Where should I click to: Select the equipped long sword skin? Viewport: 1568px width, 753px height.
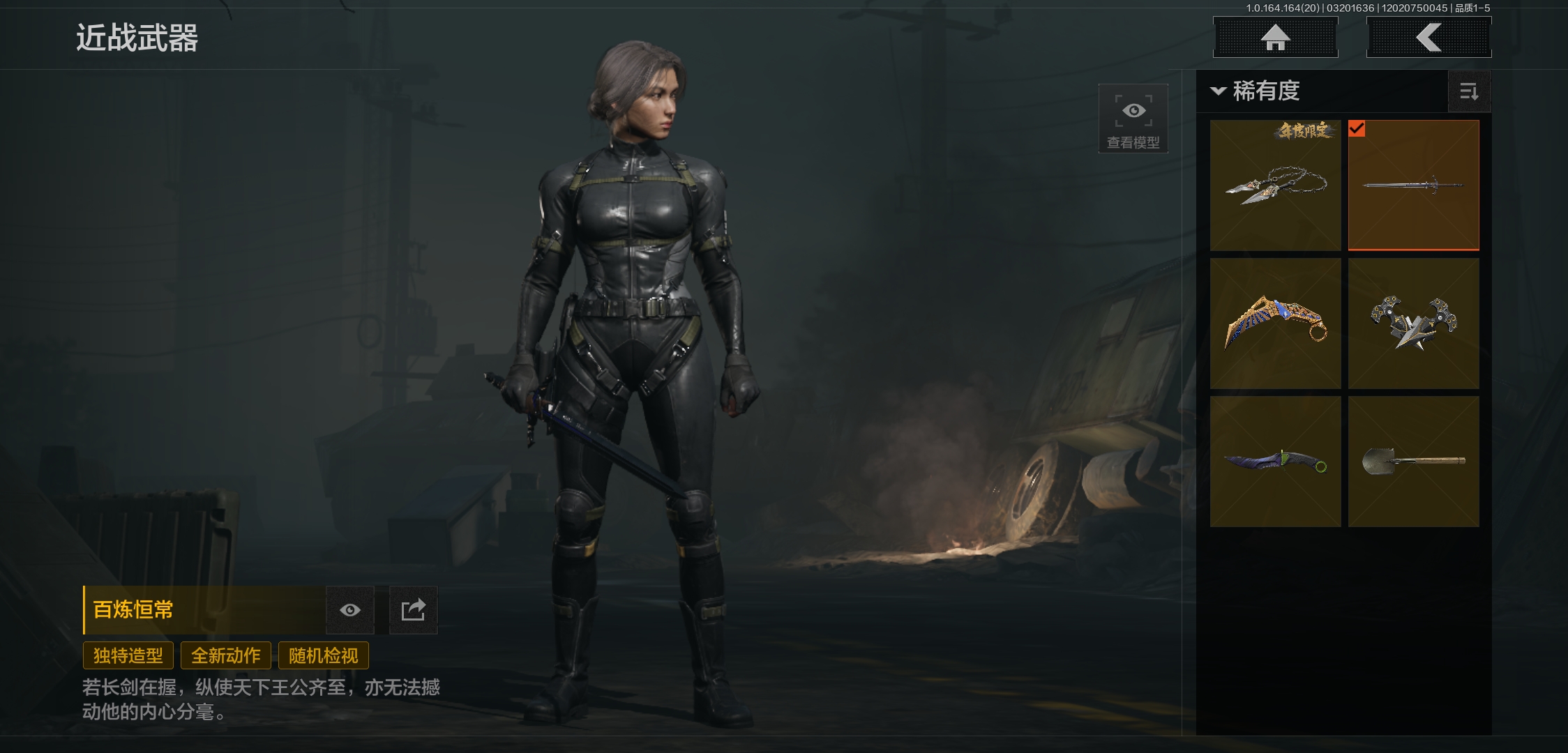(x=1413, y=185)
